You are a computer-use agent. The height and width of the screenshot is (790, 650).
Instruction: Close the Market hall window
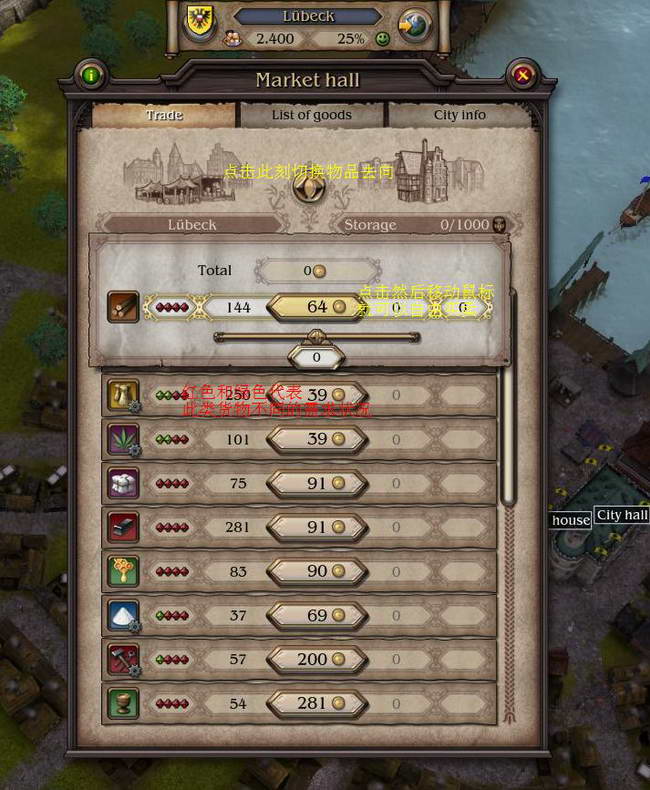point(522,74)
